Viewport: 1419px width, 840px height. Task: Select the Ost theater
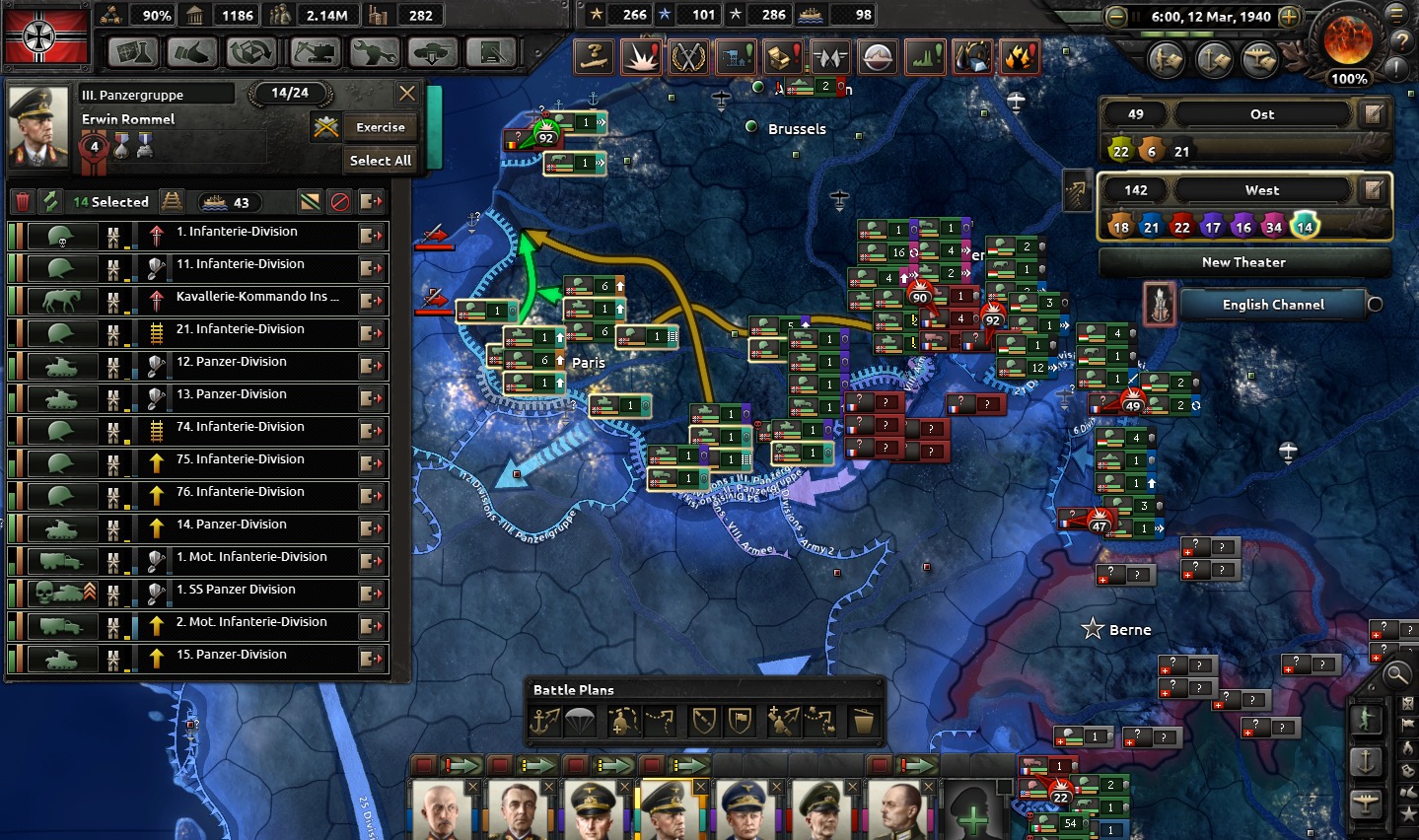coord(1261,114)
